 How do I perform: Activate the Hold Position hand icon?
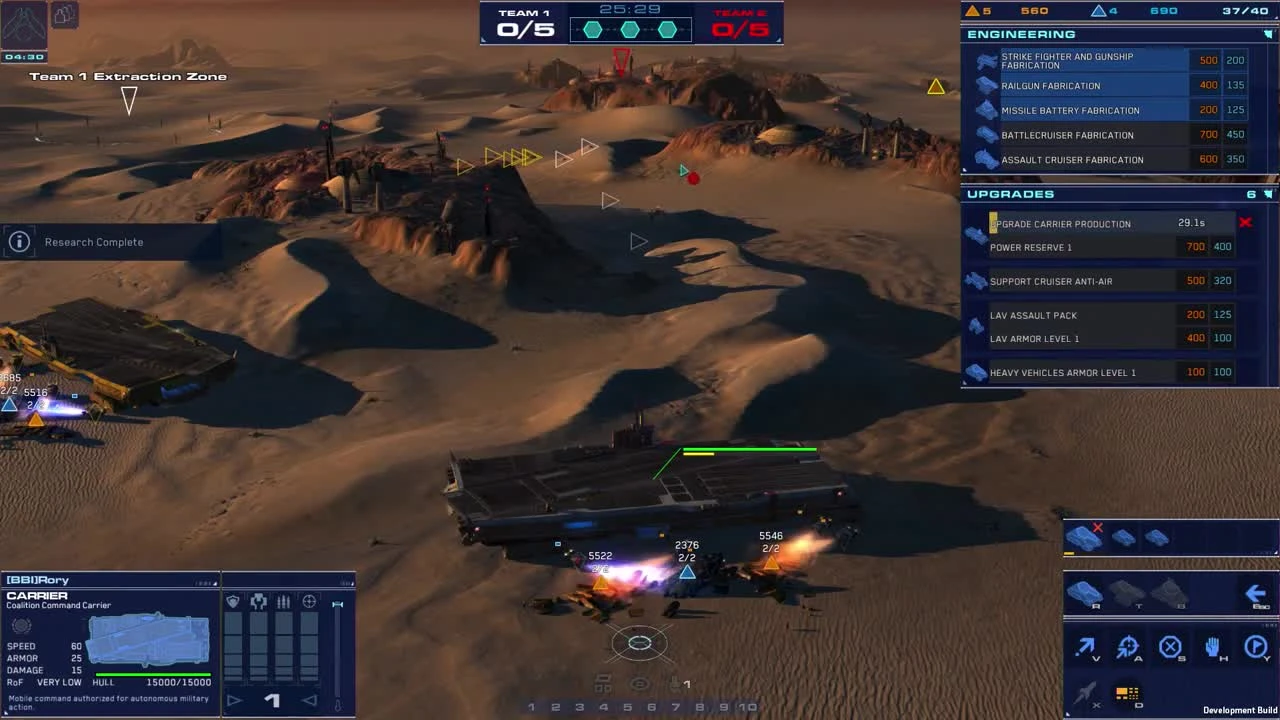point(1212,647)
